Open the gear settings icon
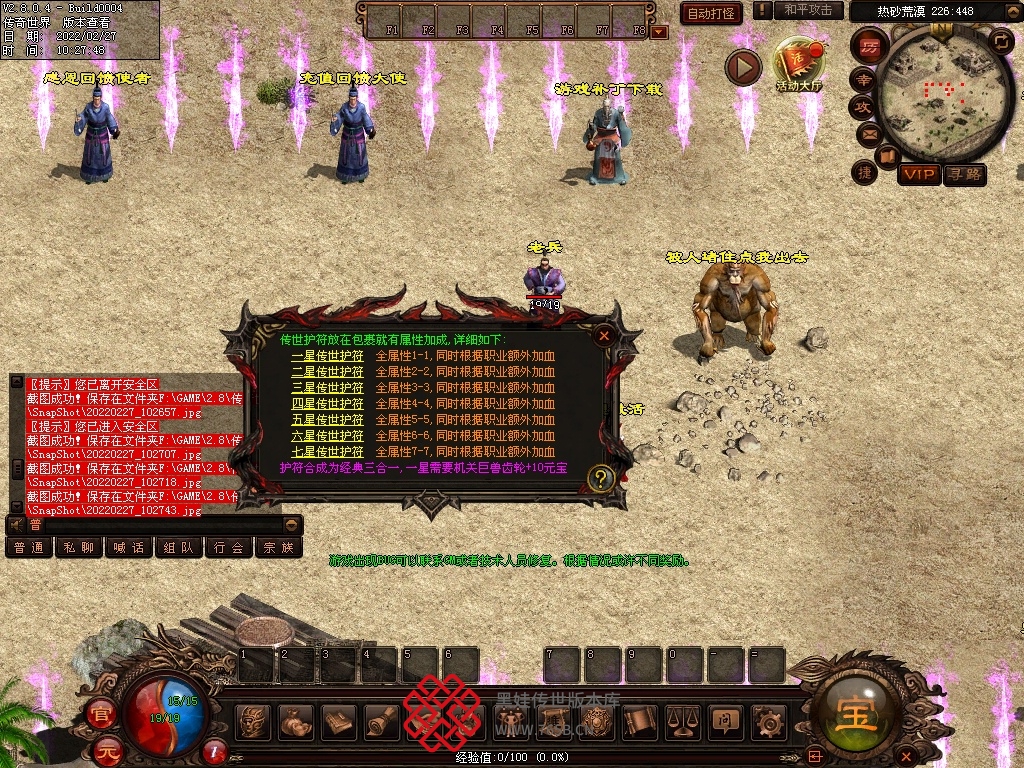The width and height of the screenshot is (1024, 768). tap(769, 720)
